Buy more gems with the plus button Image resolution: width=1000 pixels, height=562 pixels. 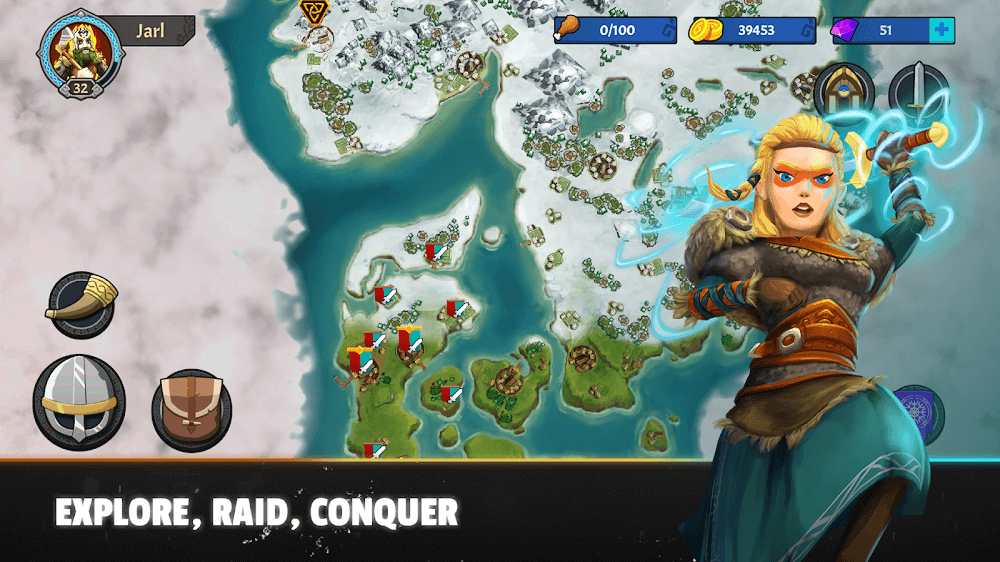coord(941,31)
